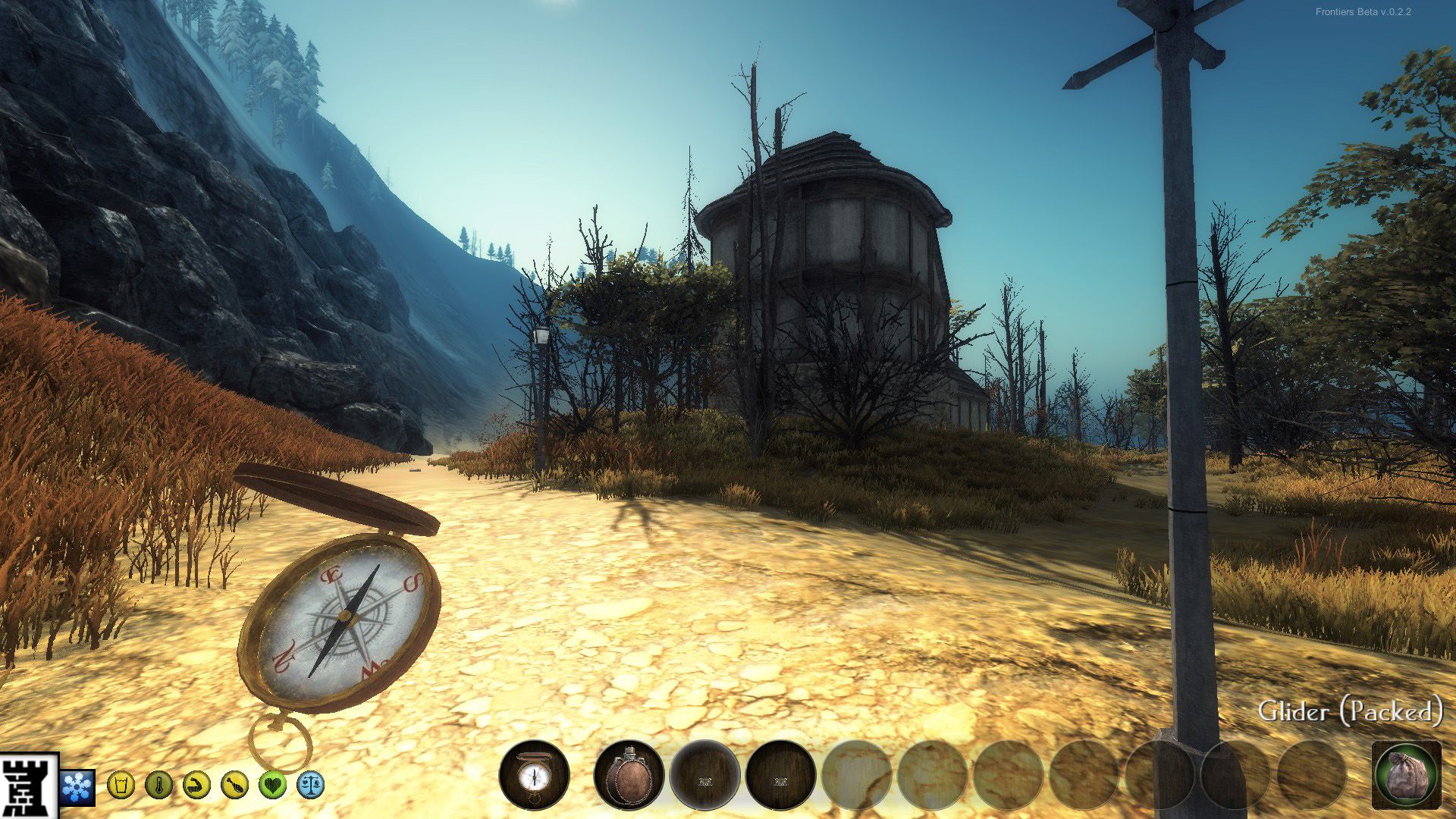
Task: Open the packed glider sack slot
Action: (x=1407, y=775)
